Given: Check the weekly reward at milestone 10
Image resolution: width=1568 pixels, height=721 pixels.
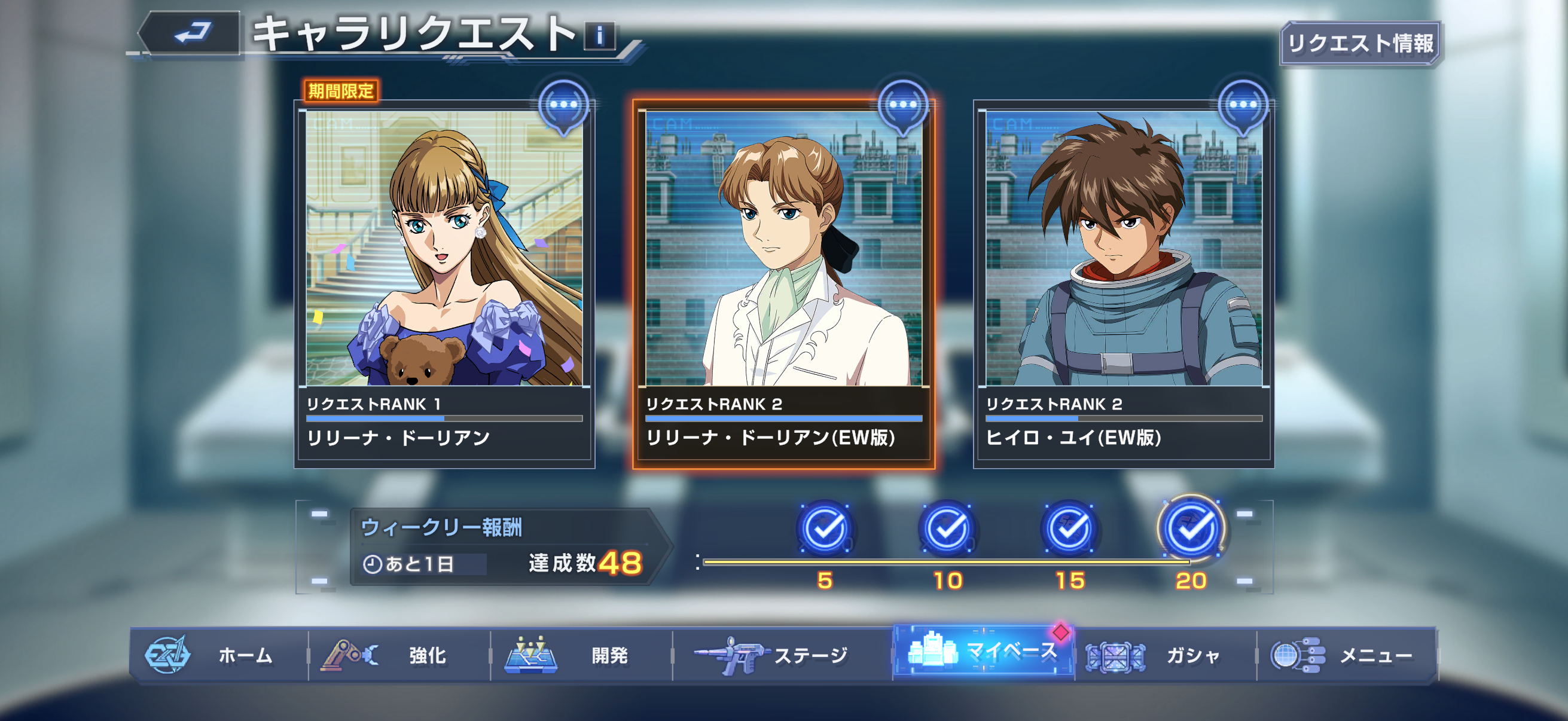Looking at the screenshot, I should 947,528.
